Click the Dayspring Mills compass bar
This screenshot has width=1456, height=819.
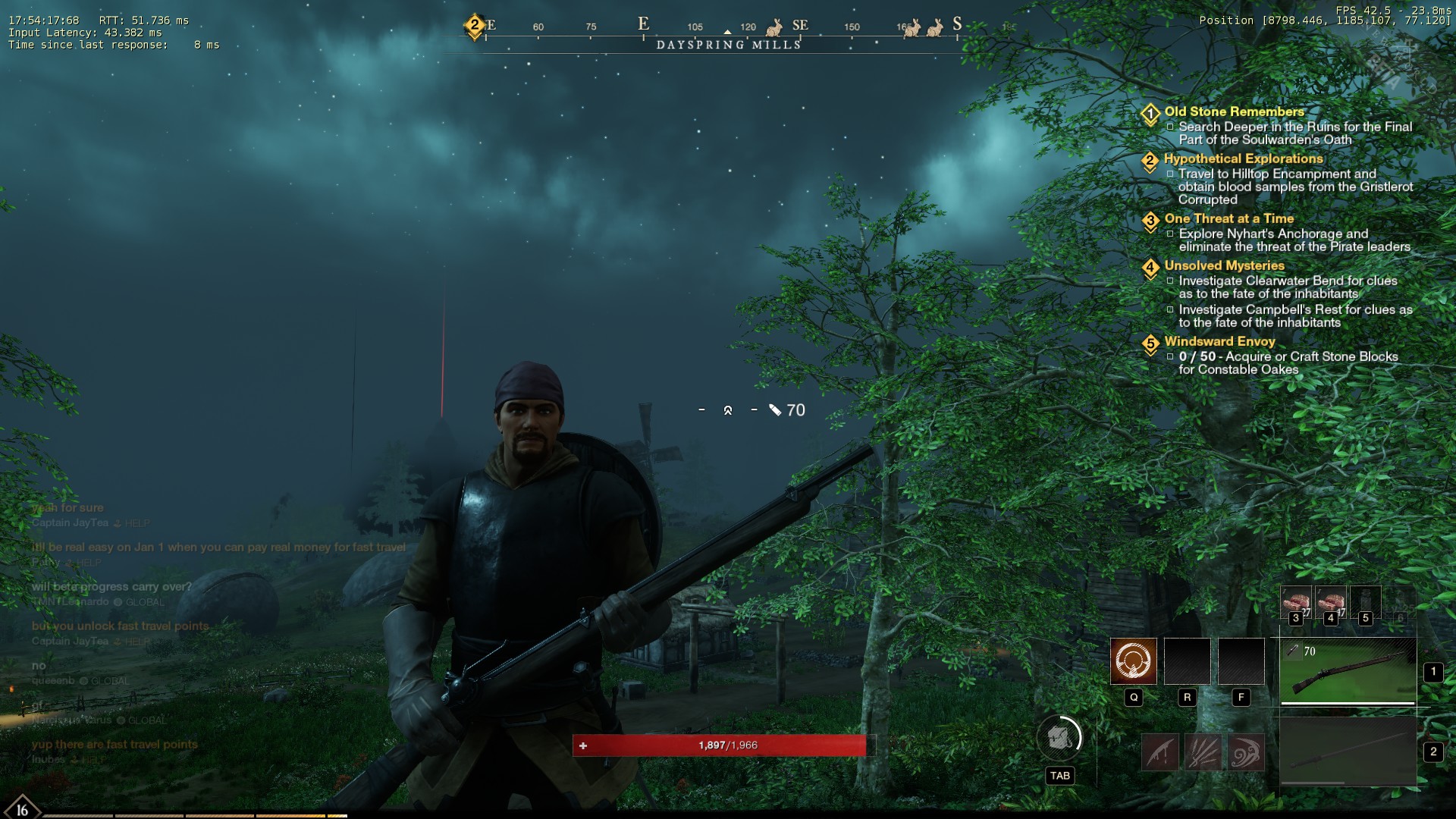(728, 45)
